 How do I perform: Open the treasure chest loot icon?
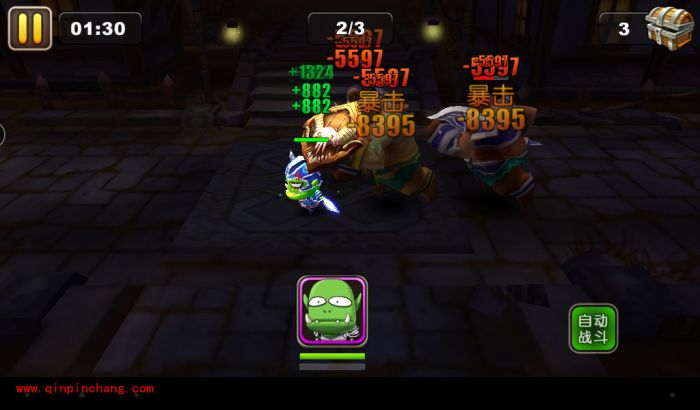pos(670,25)
